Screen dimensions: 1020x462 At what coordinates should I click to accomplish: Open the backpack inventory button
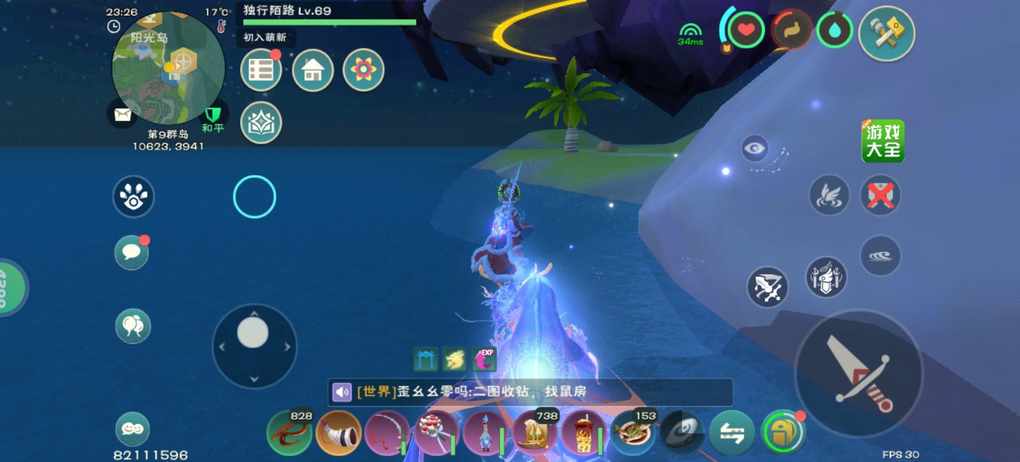tap(781, 433)
